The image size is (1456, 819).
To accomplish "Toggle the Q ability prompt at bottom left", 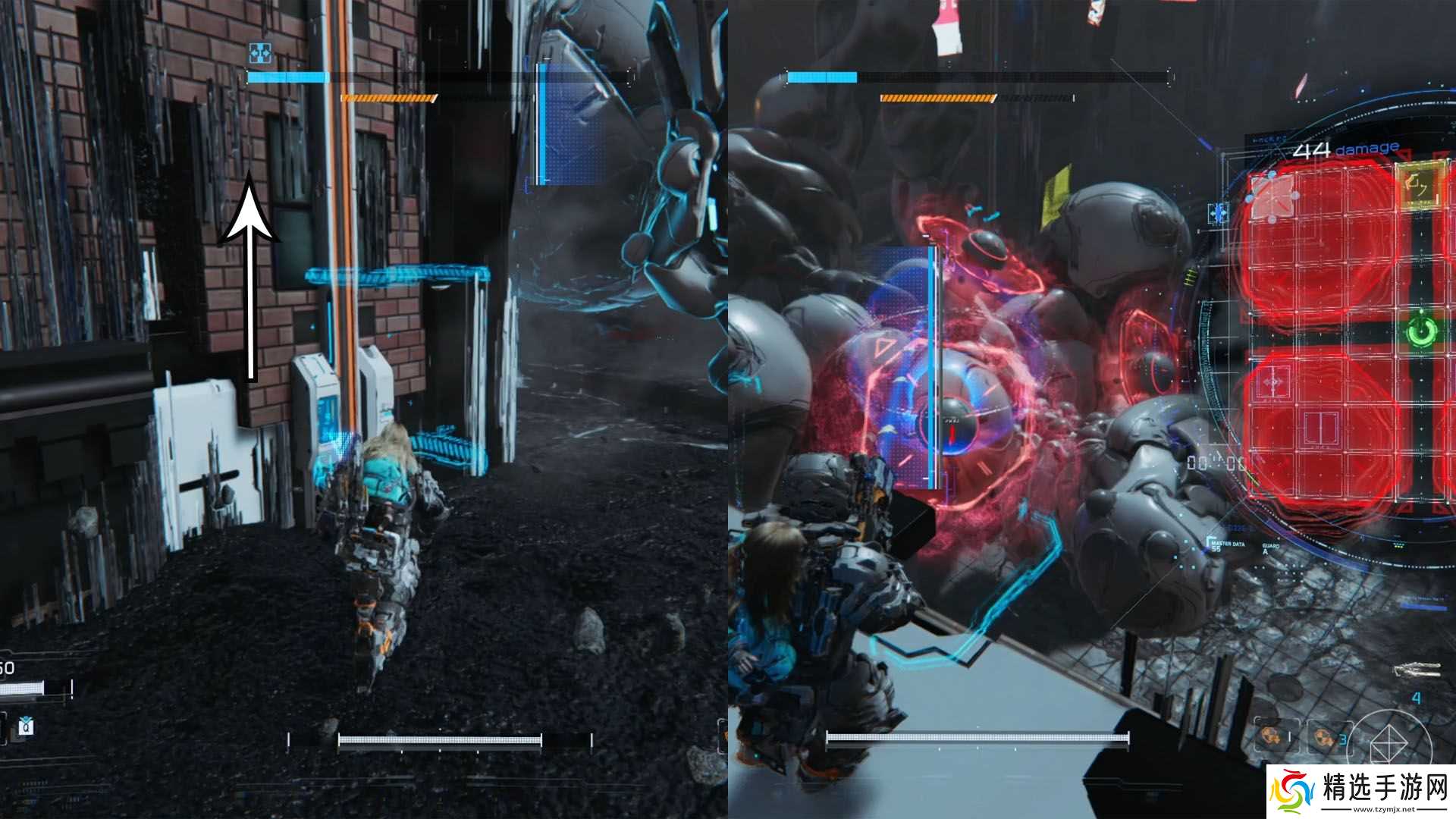I will tap(26, 727).
